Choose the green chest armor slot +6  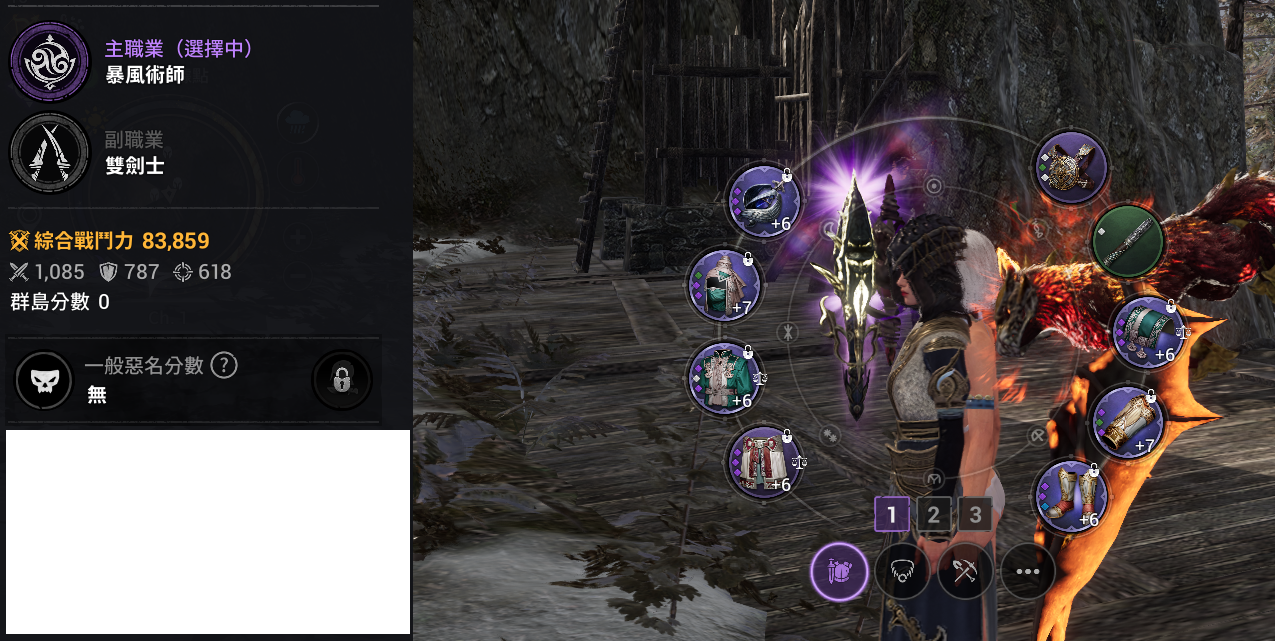[x=724, y=378]
